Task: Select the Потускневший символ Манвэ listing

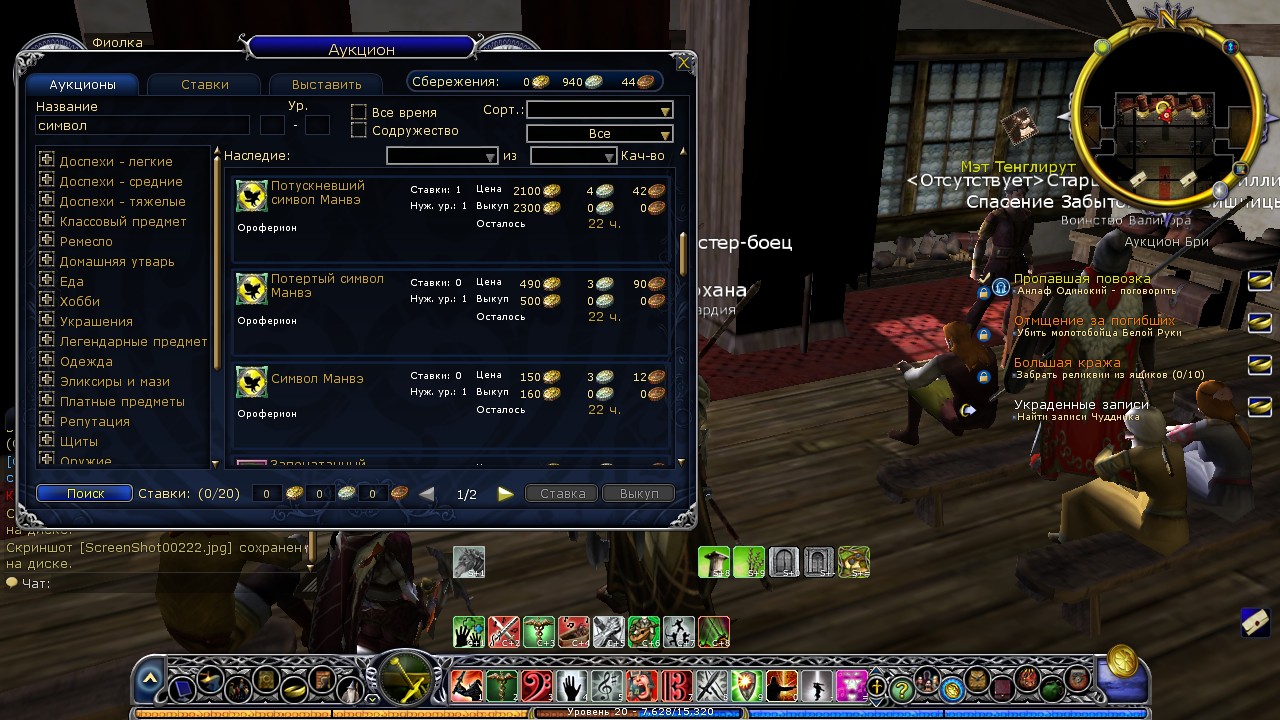Action: (x=452, y=216)
